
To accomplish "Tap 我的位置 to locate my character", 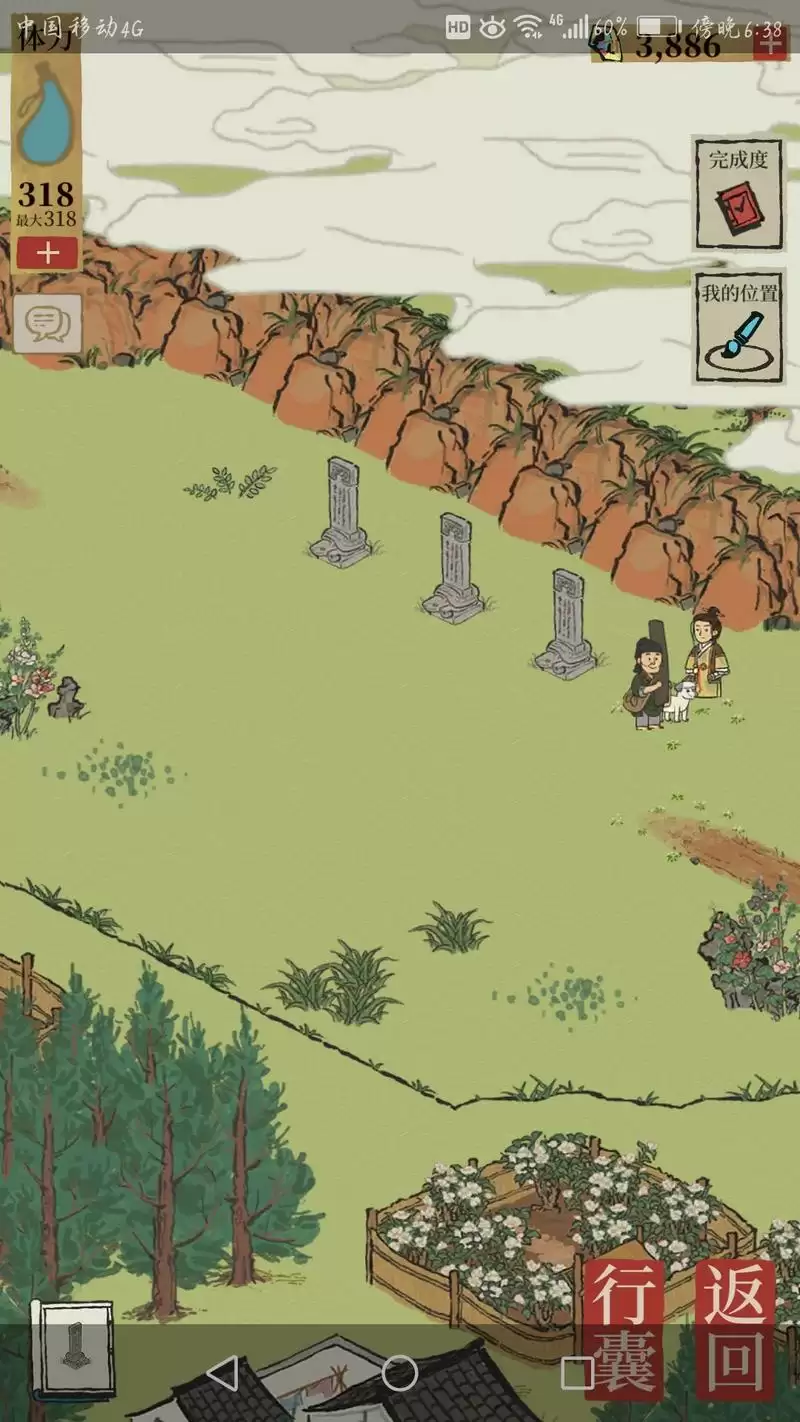I will click(738, 326).
